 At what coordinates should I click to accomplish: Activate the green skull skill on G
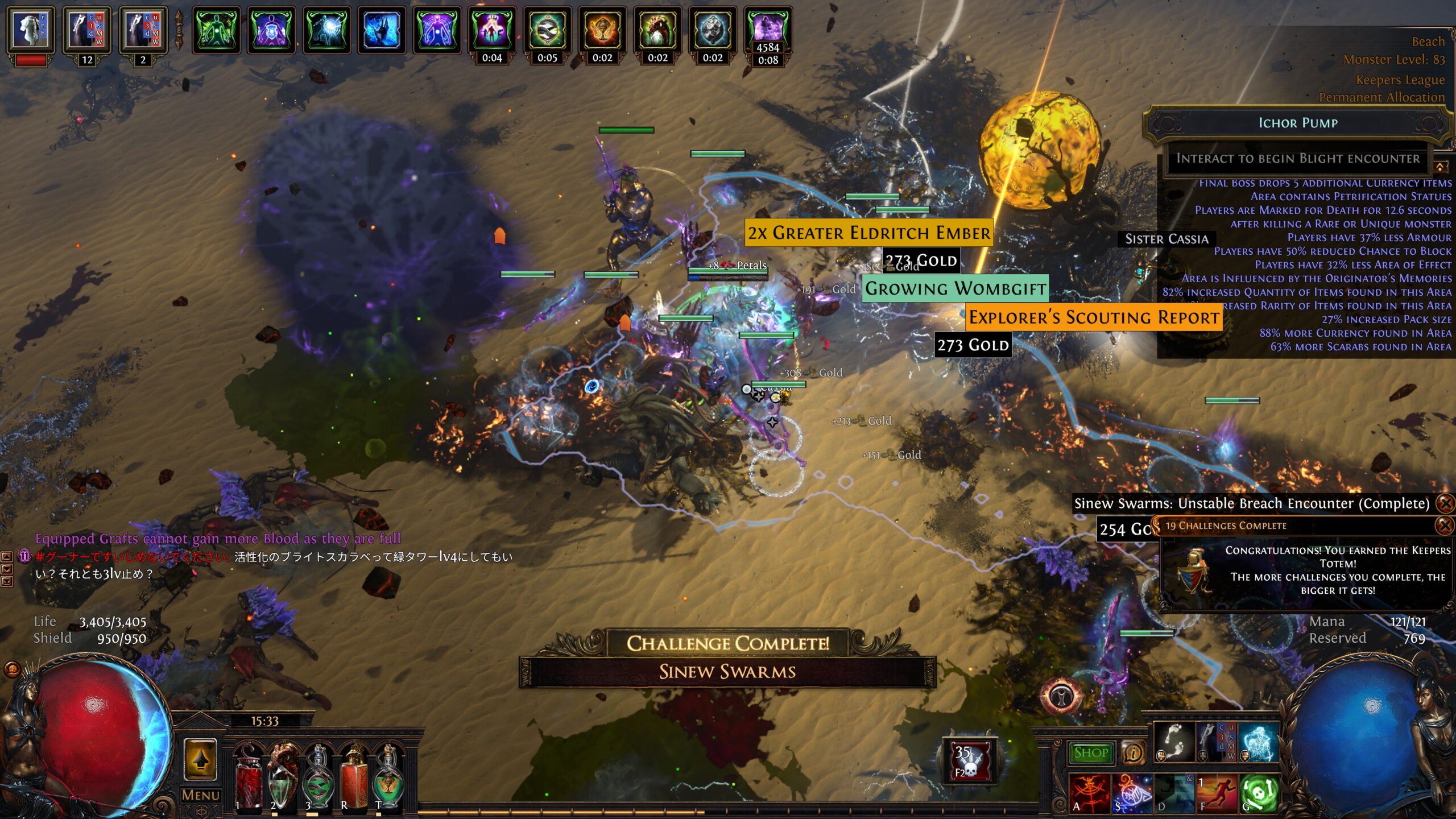pos(1260,793)
